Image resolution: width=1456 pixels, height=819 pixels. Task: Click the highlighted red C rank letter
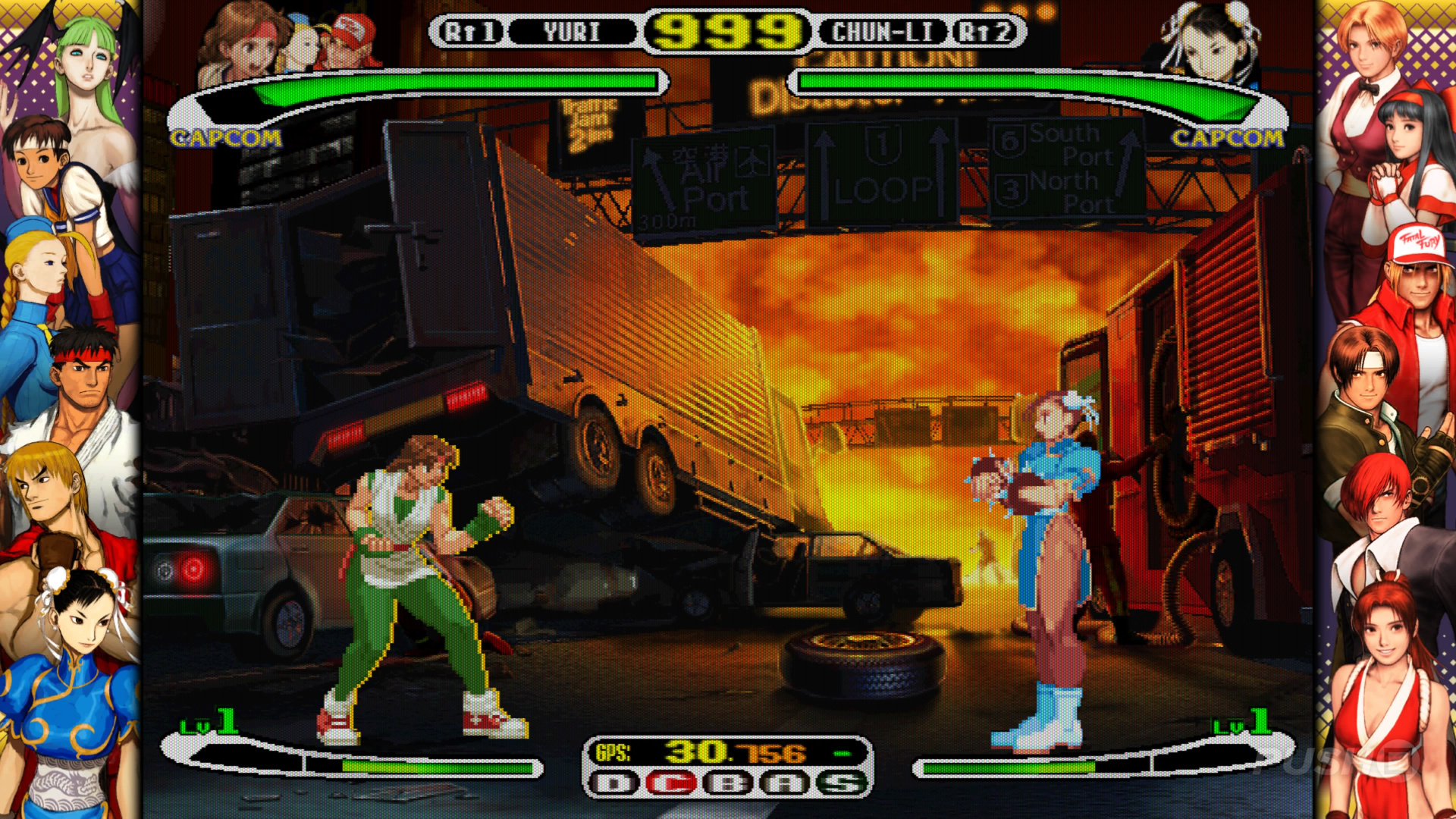click(671, 782)
